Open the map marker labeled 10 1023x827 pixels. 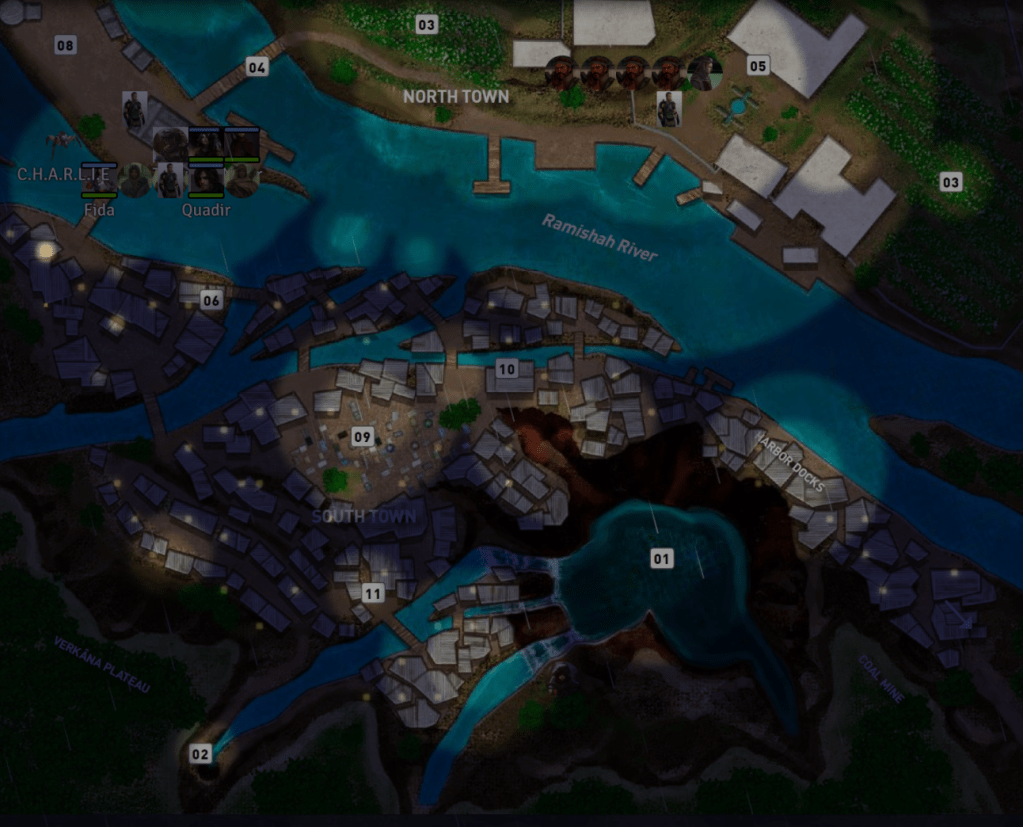coord(507,369)
